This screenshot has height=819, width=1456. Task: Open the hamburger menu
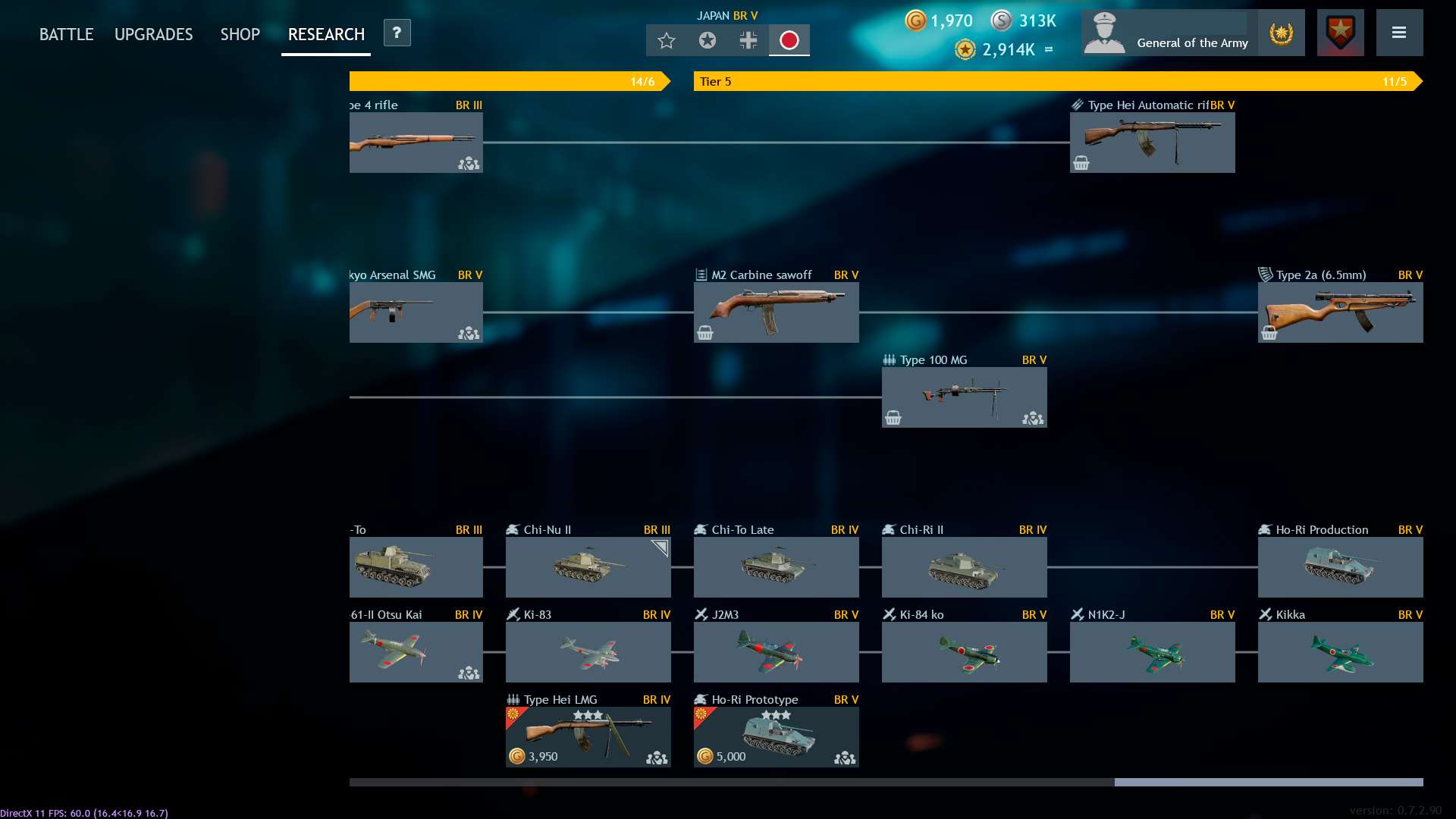pyautogui.click(x=1400, y=33)
